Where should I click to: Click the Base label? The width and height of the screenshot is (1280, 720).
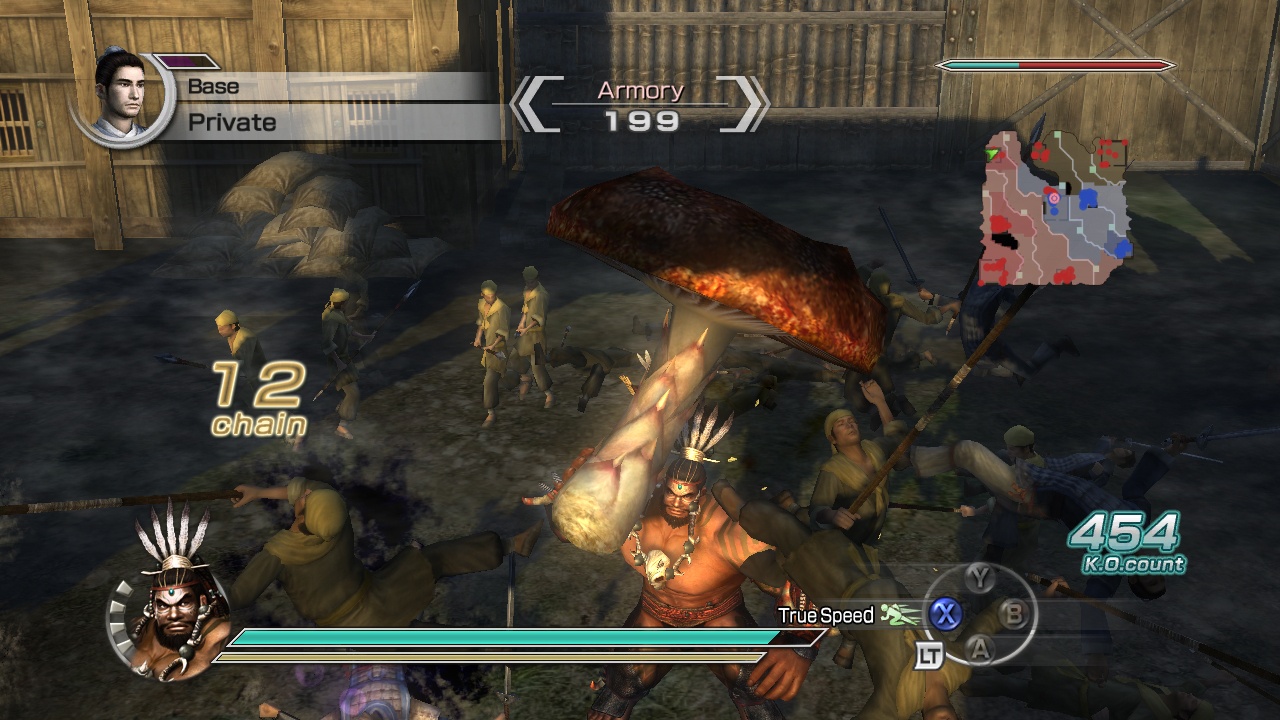click(x=212, y=87)
